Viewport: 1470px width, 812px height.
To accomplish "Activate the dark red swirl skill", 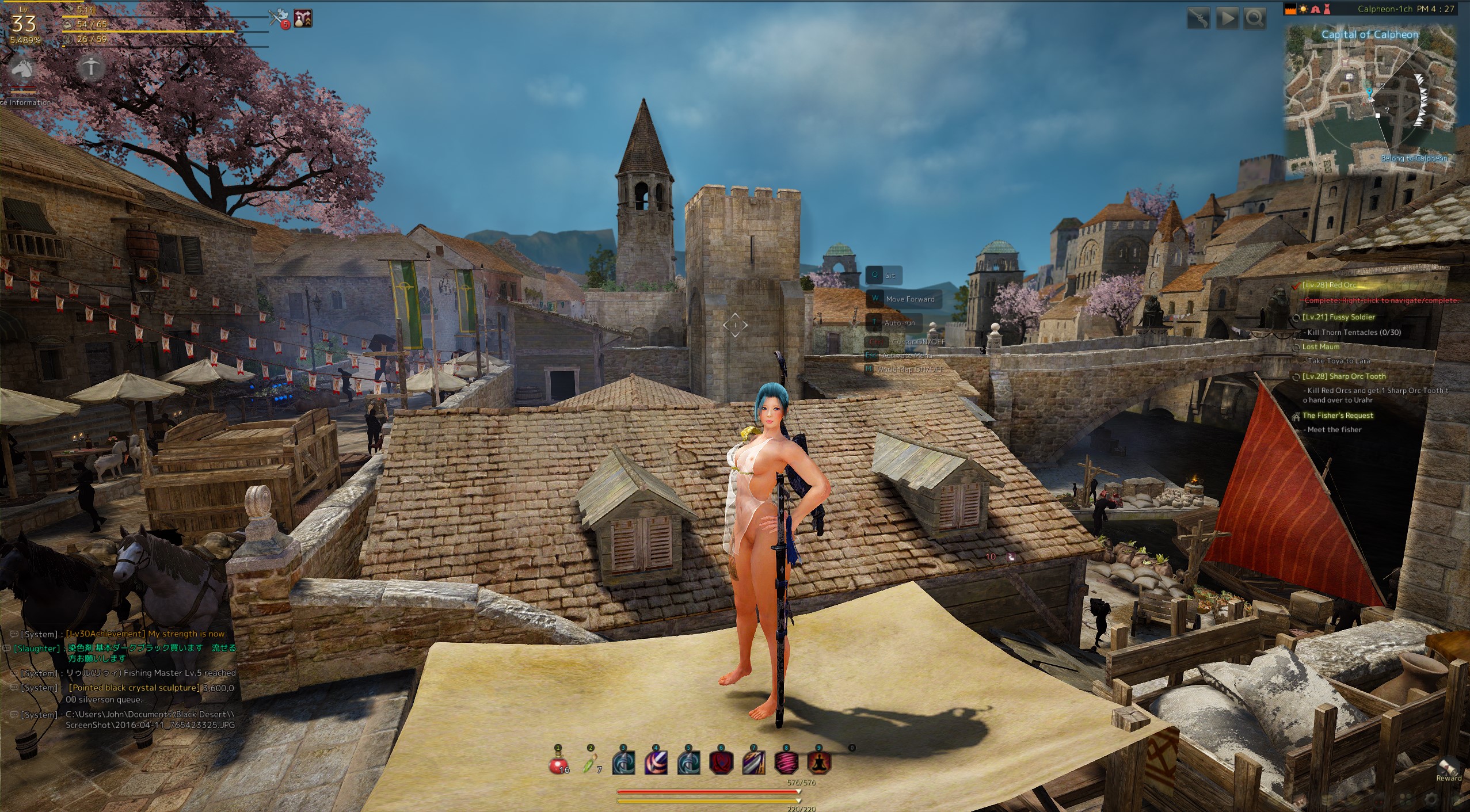I will (x=721, y=764).
